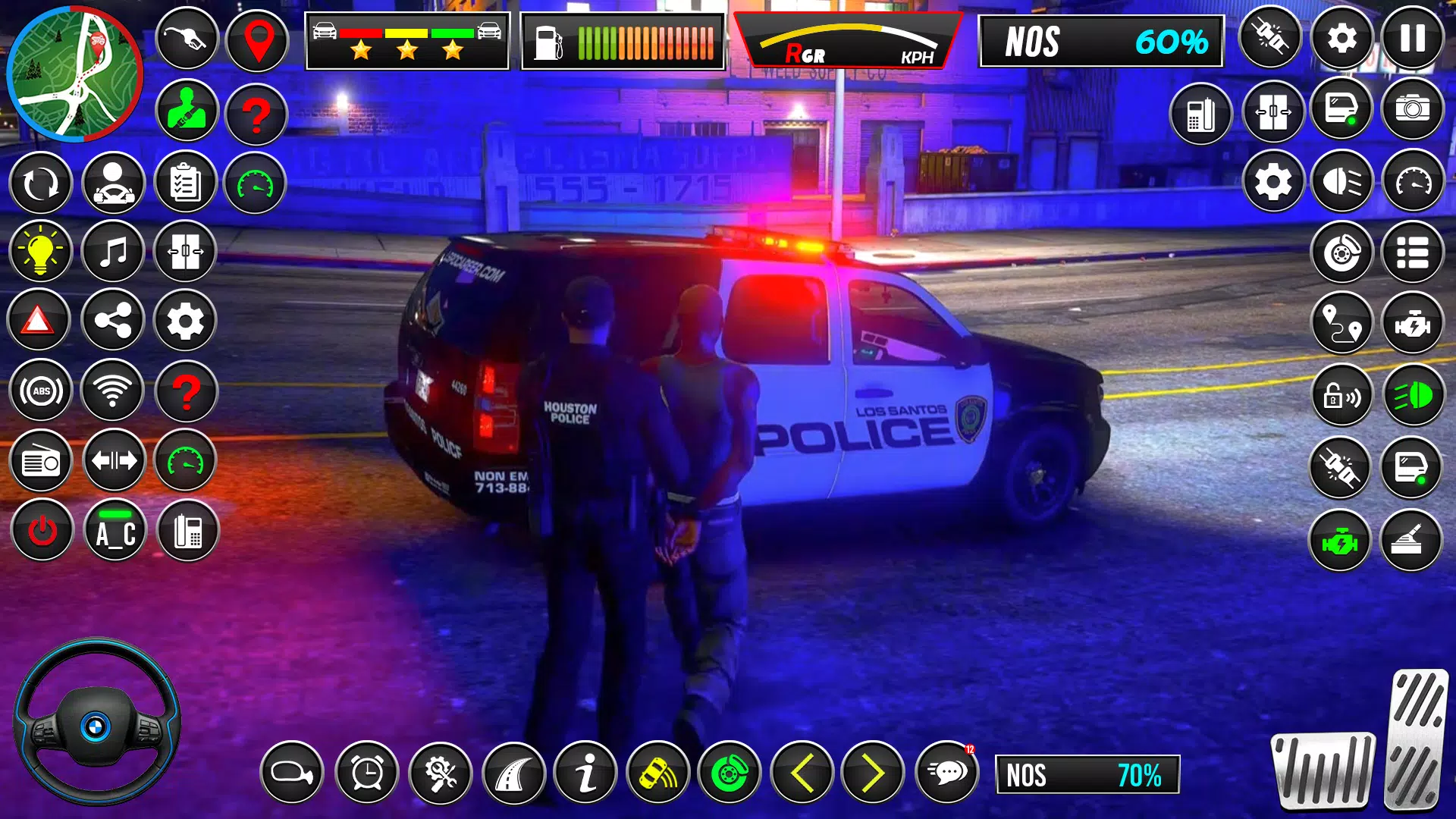This screenshot has width=1456, height=819.
Task: Toggle the ABS brake button
Action: (41, 391)
